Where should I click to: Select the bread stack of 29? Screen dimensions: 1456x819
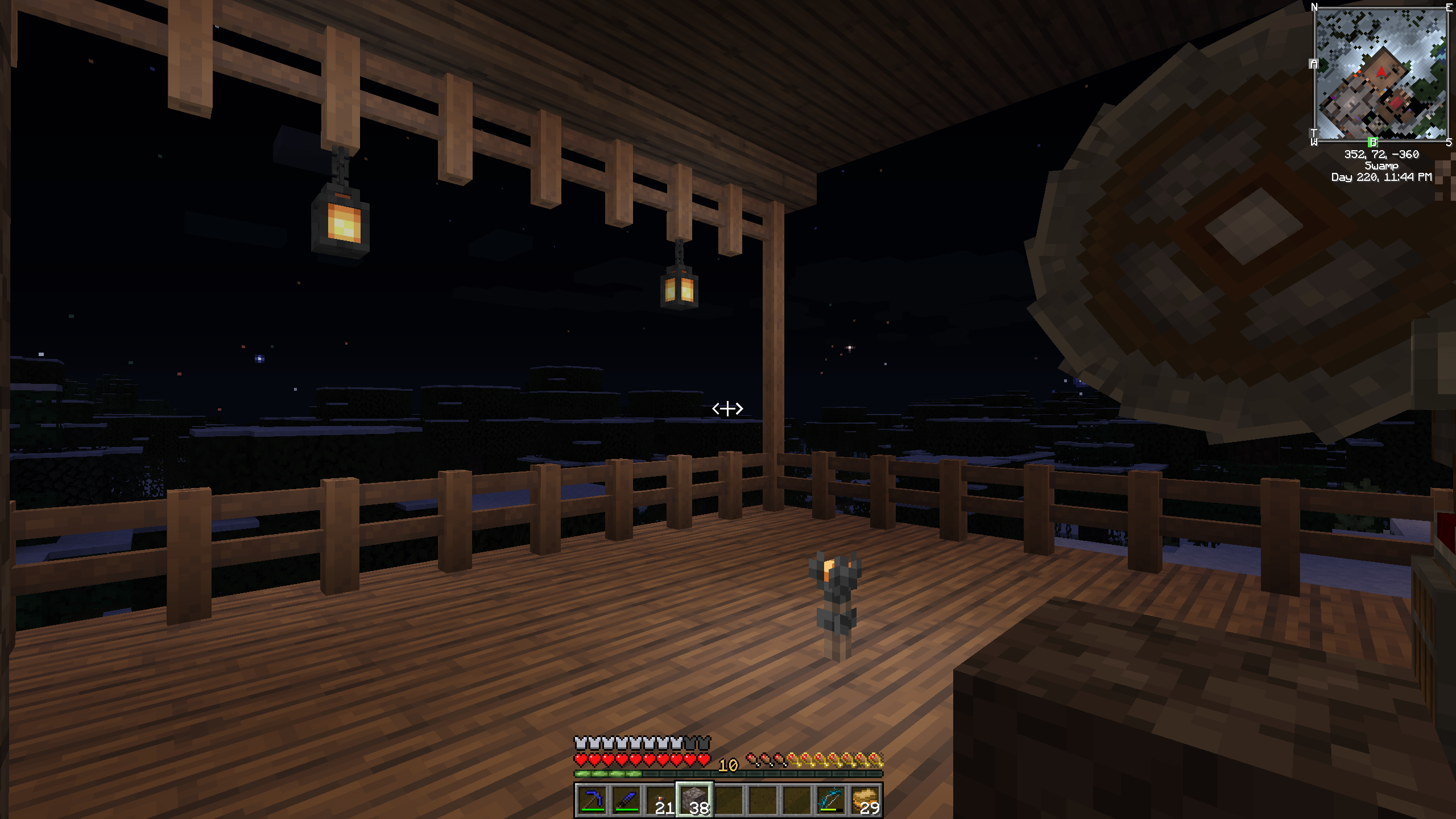[865, 800]
